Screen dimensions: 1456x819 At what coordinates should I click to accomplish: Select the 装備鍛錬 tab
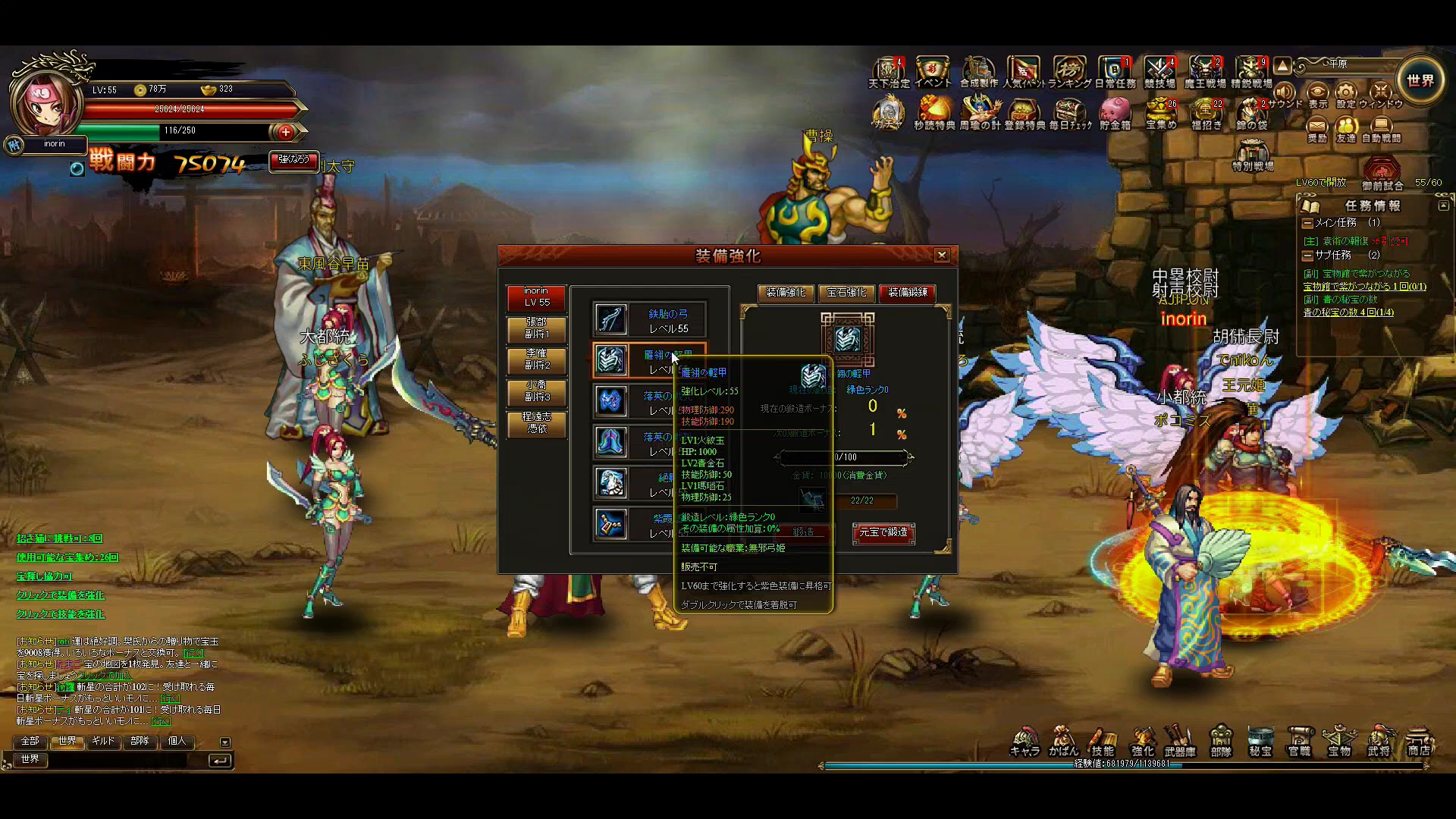pyautogui.click(x=908, y=293)
